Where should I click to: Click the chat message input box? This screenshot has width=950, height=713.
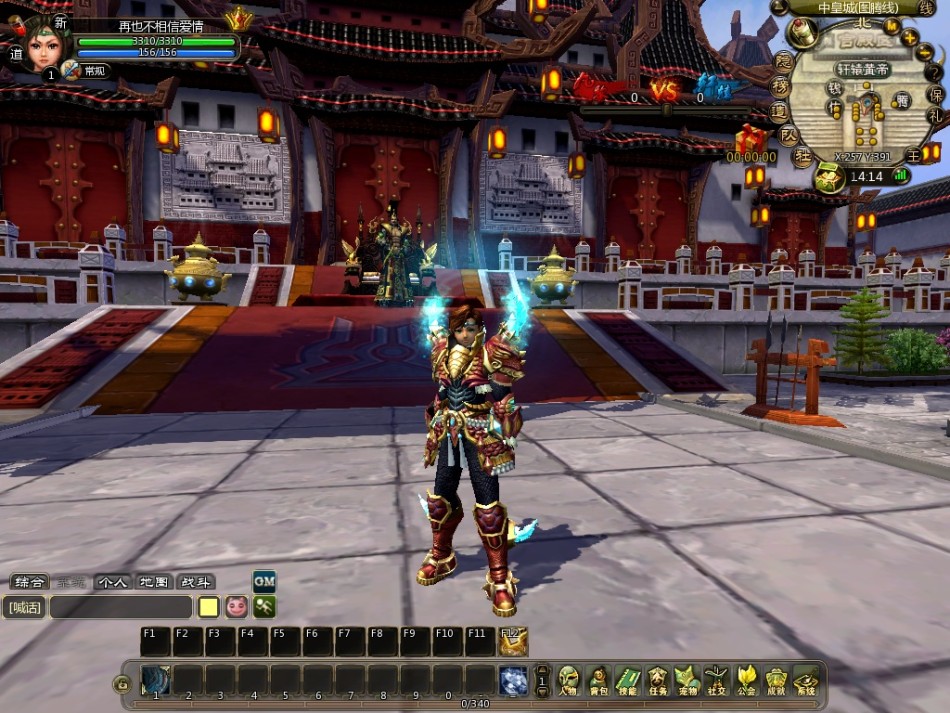coord(120,607)
